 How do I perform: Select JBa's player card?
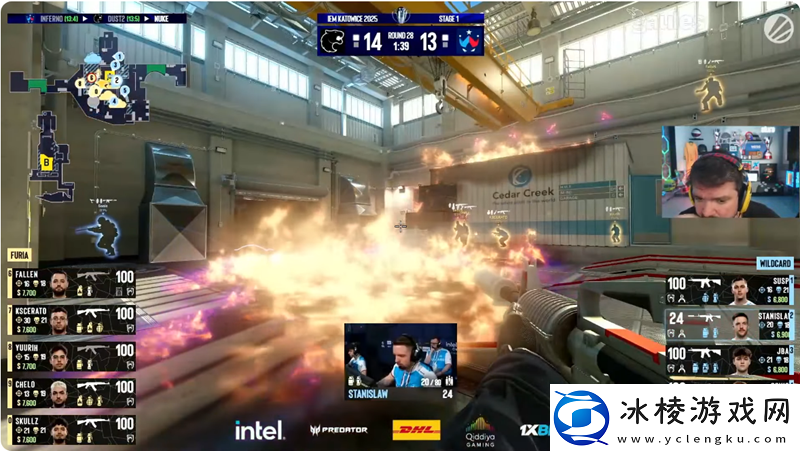pos(732,360)
